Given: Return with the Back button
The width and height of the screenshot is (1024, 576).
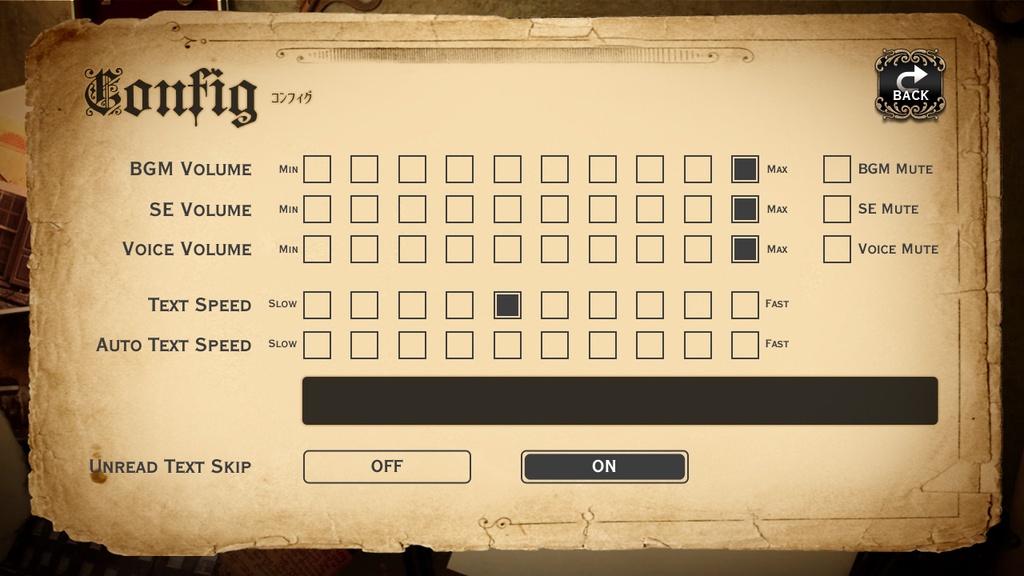Looking at the screenshot, I should coord(910,84).
